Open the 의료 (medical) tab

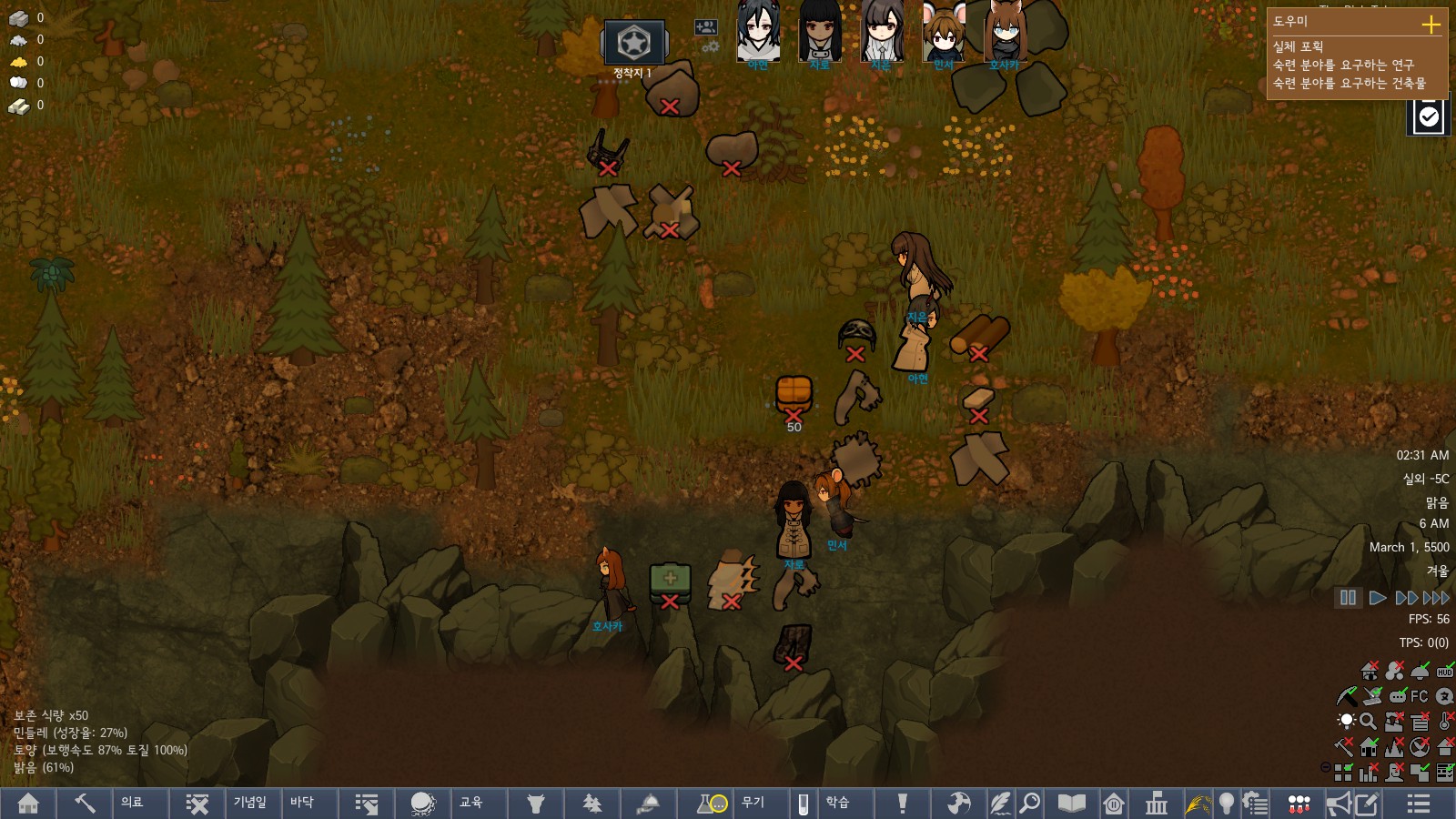[x=133, y=803]
